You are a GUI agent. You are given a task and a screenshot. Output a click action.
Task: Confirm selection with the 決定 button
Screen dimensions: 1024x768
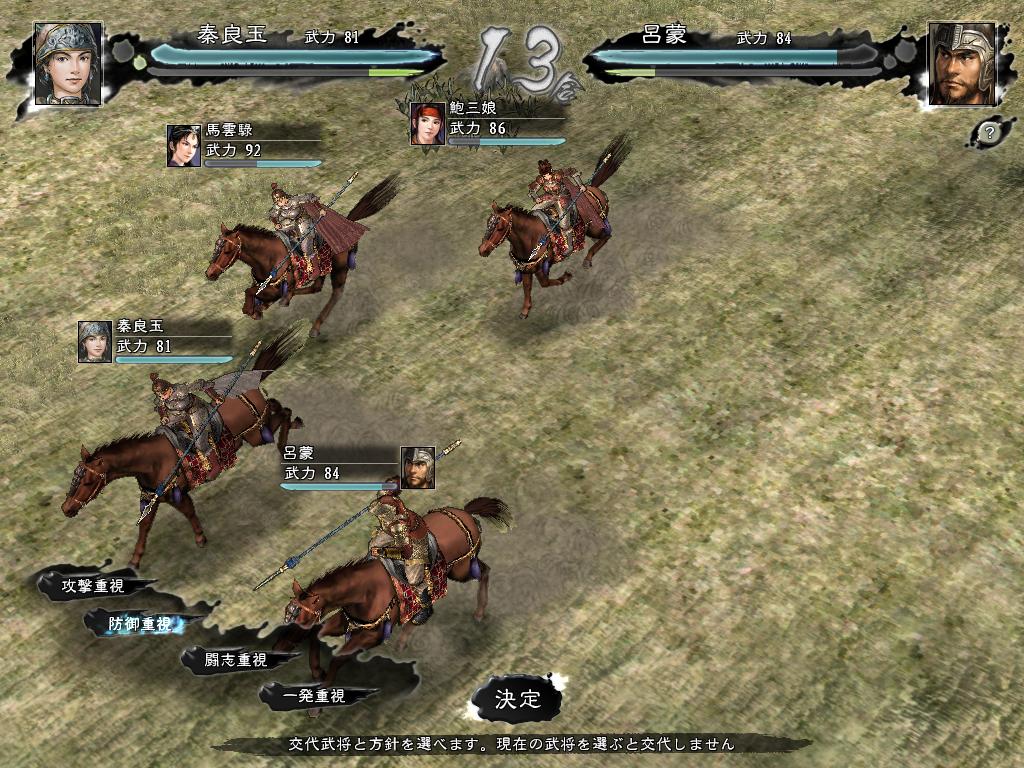click(517, 700)
